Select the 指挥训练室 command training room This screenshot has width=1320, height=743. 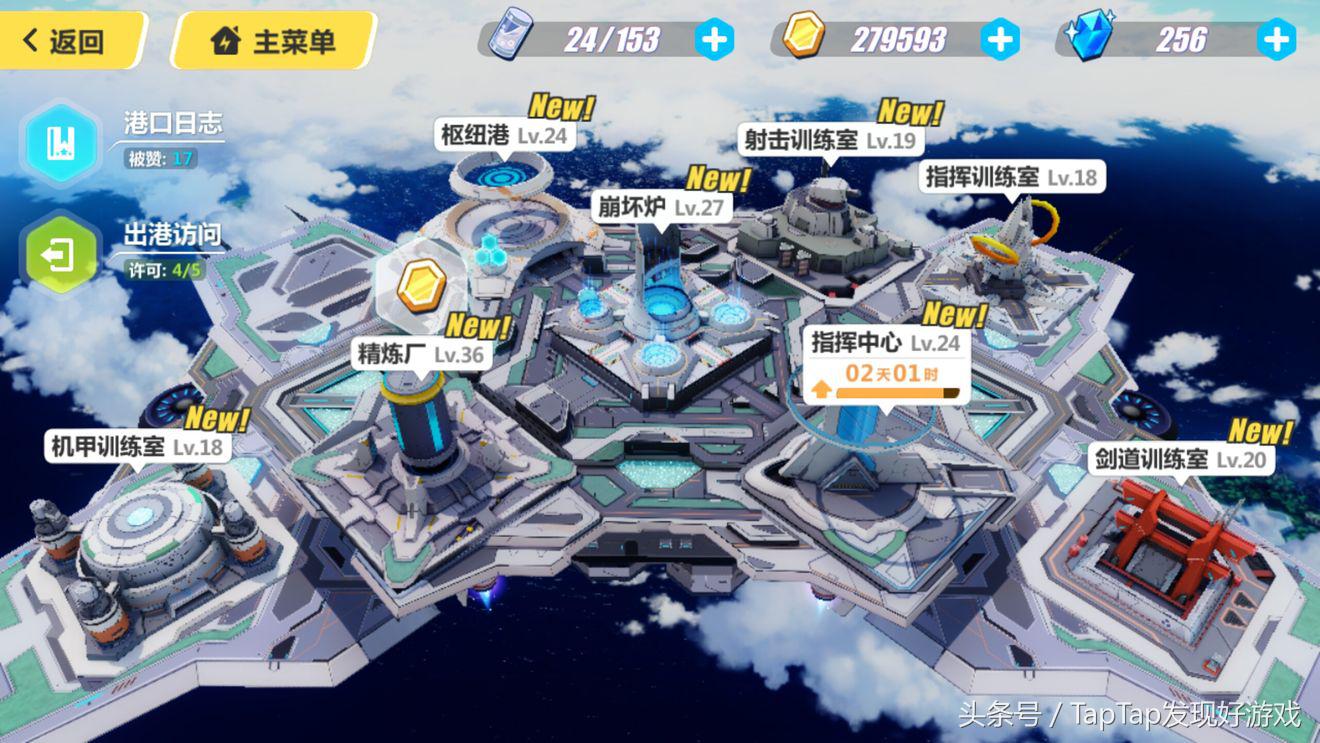coord(1013,177)
